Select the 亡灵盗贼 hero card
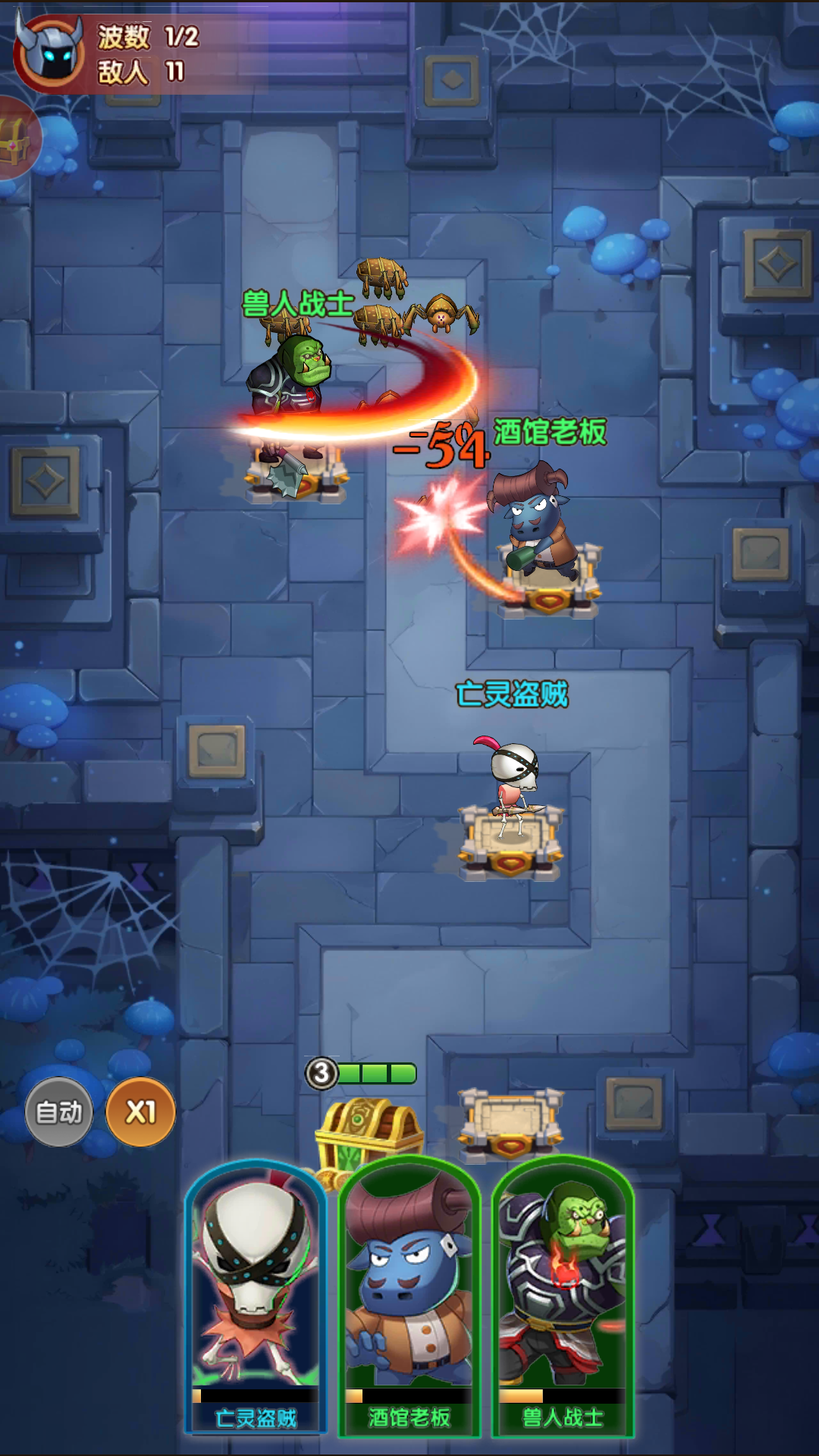 [x=256, y=1297]
